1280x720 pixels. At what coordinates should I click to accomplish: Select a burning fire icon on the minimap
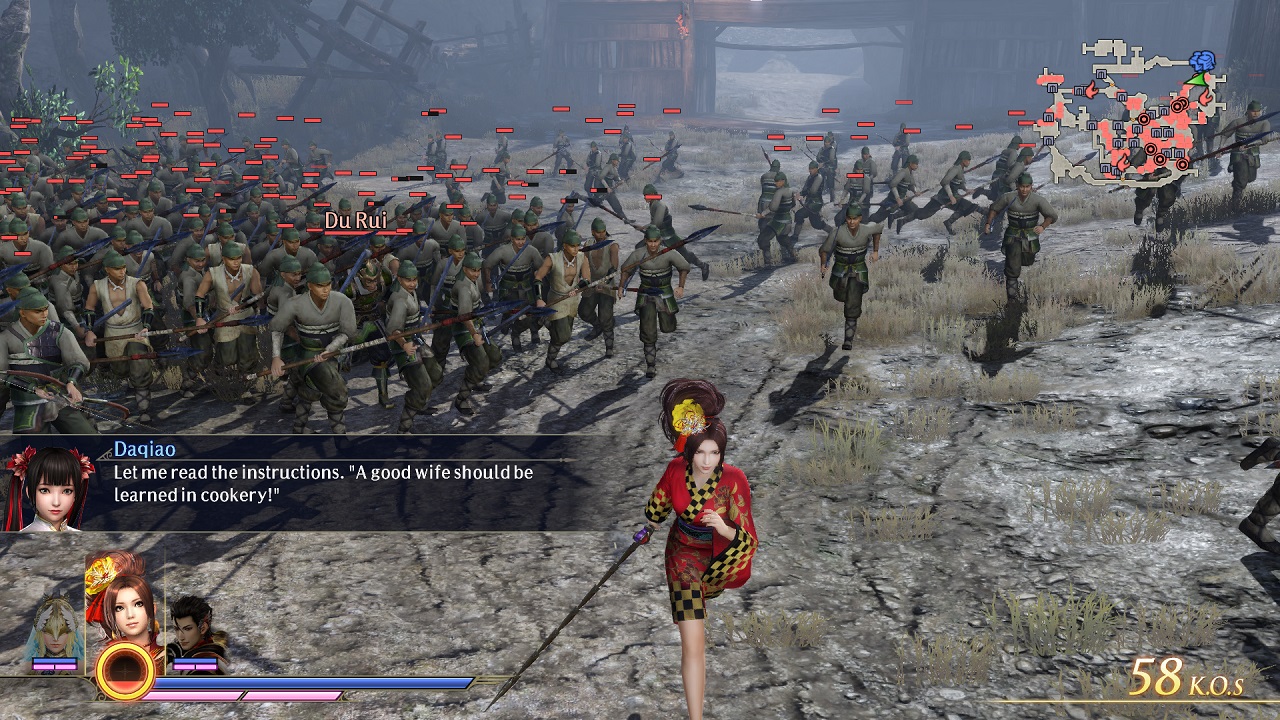[1091, 88]
